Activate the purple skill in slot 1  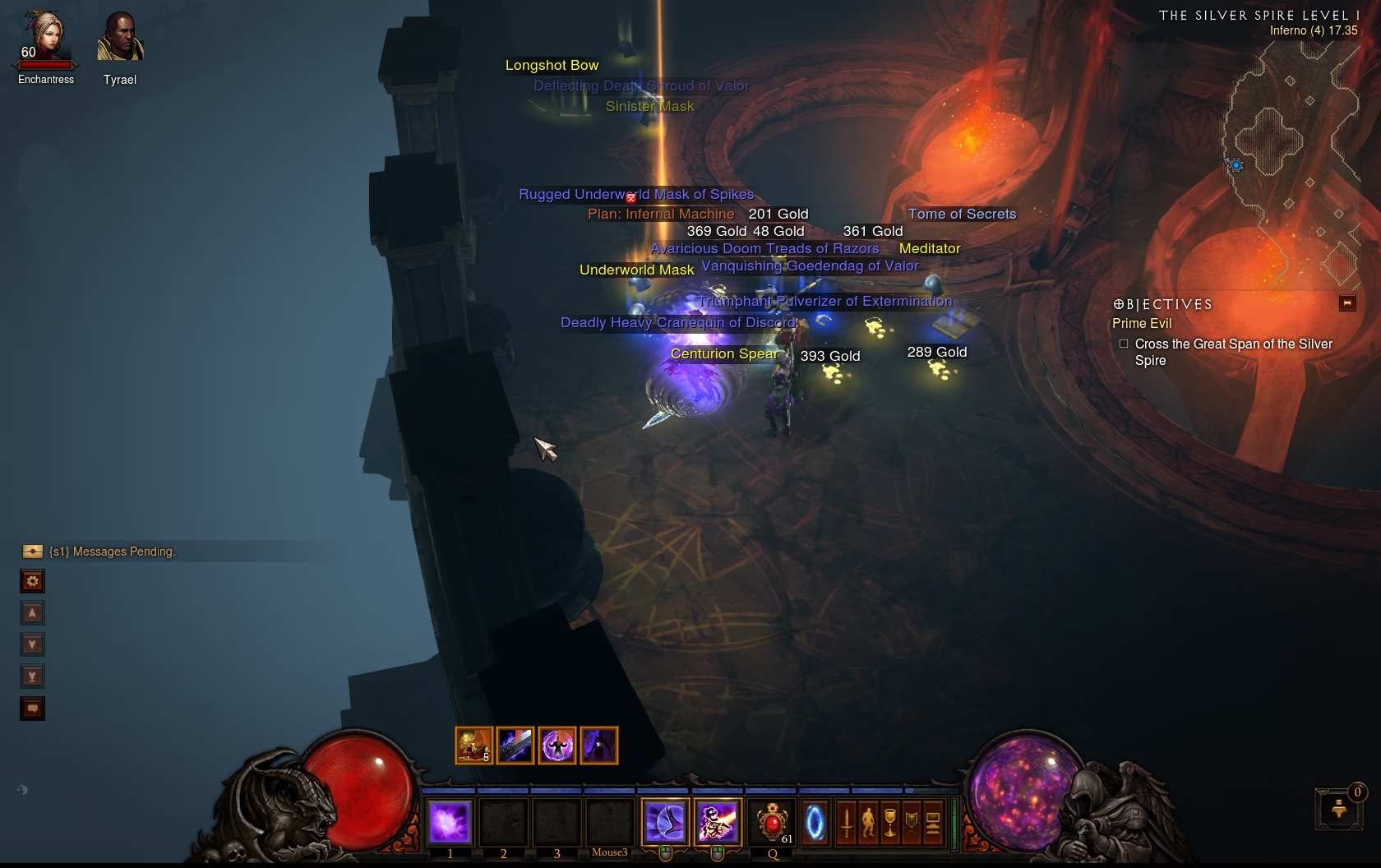tap(450, 822)
